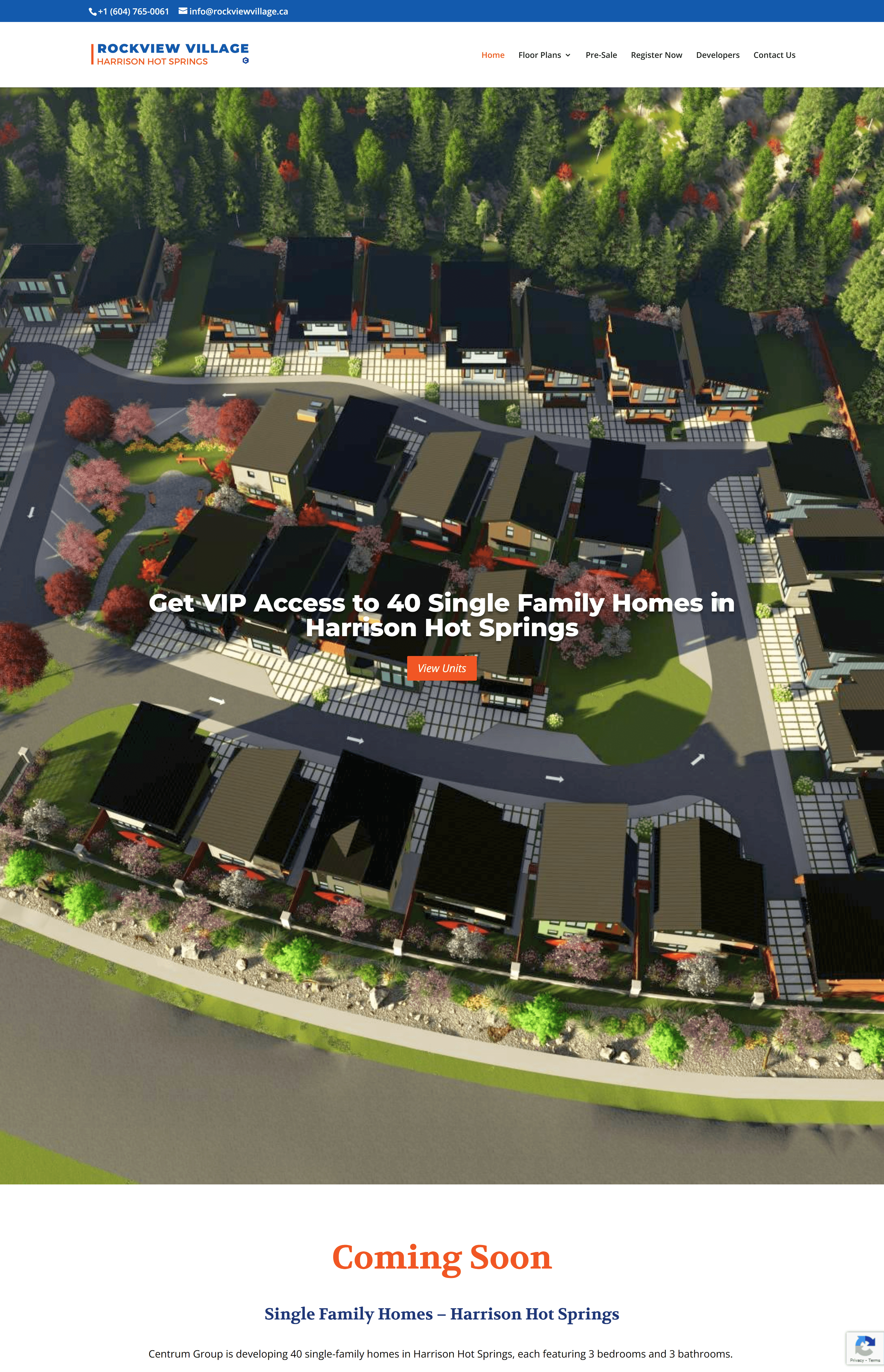
Task: Visit the Developers page
Action: (x=718, y=55)
